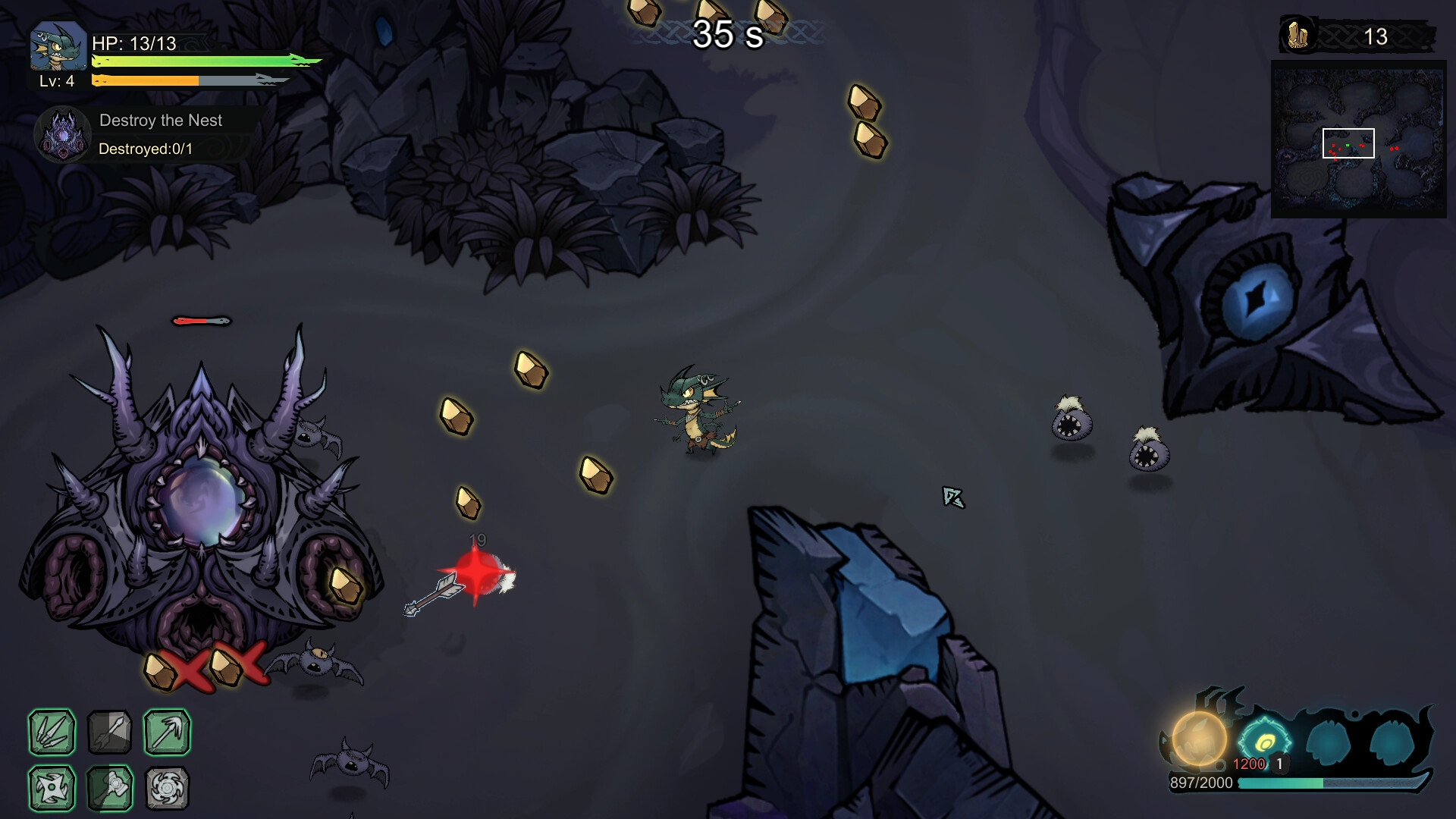Click the gold crystal currency icon
Viewport: 1456px width, 819px height.
pyautogui.click(x=1298, y=36)
